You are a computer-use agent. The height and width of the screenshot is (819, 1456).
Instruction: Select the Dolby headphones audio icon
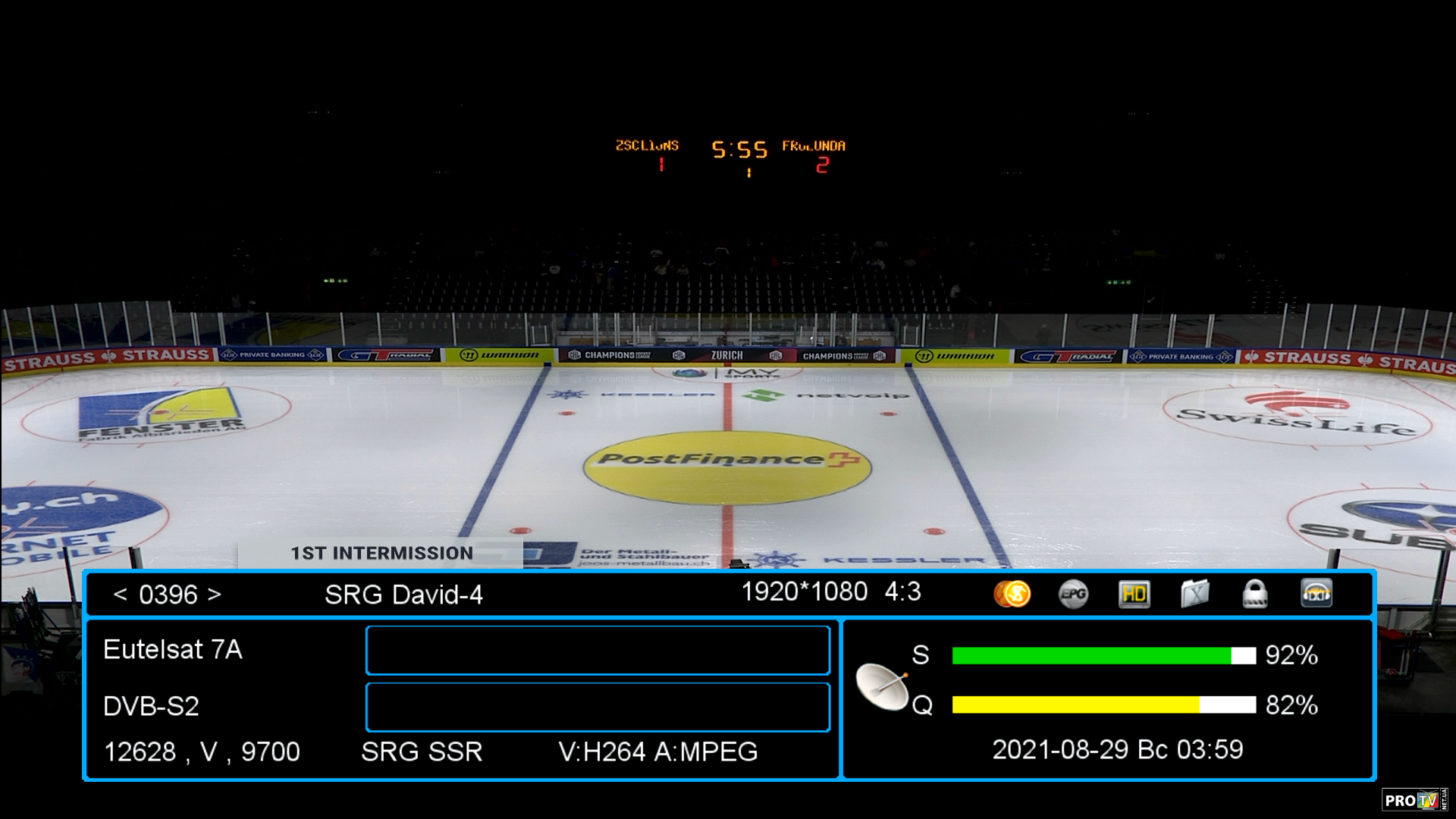(x=1316, y=594)
